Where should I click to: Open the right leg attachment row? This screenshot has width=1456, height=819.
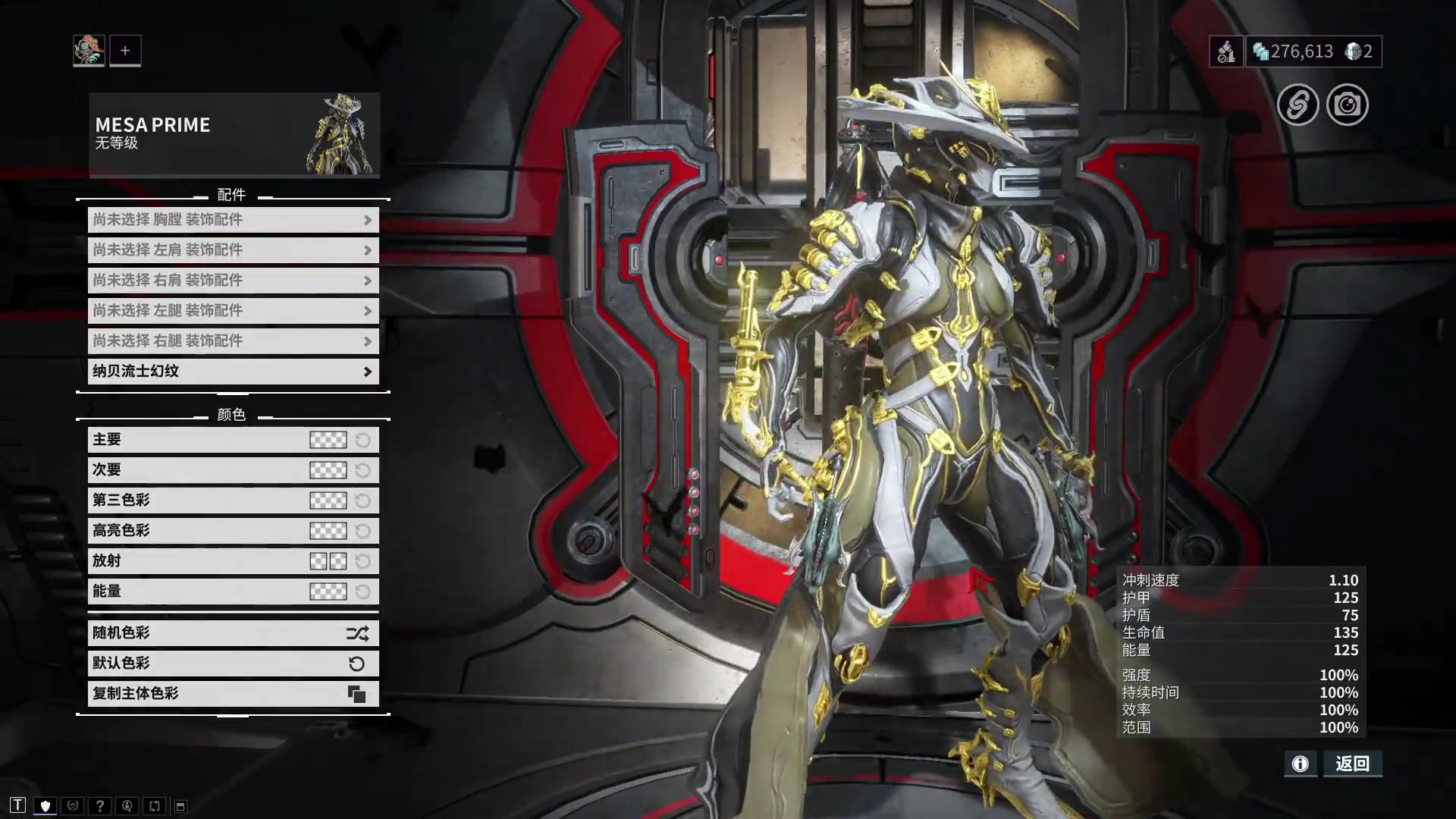(233, 341)
